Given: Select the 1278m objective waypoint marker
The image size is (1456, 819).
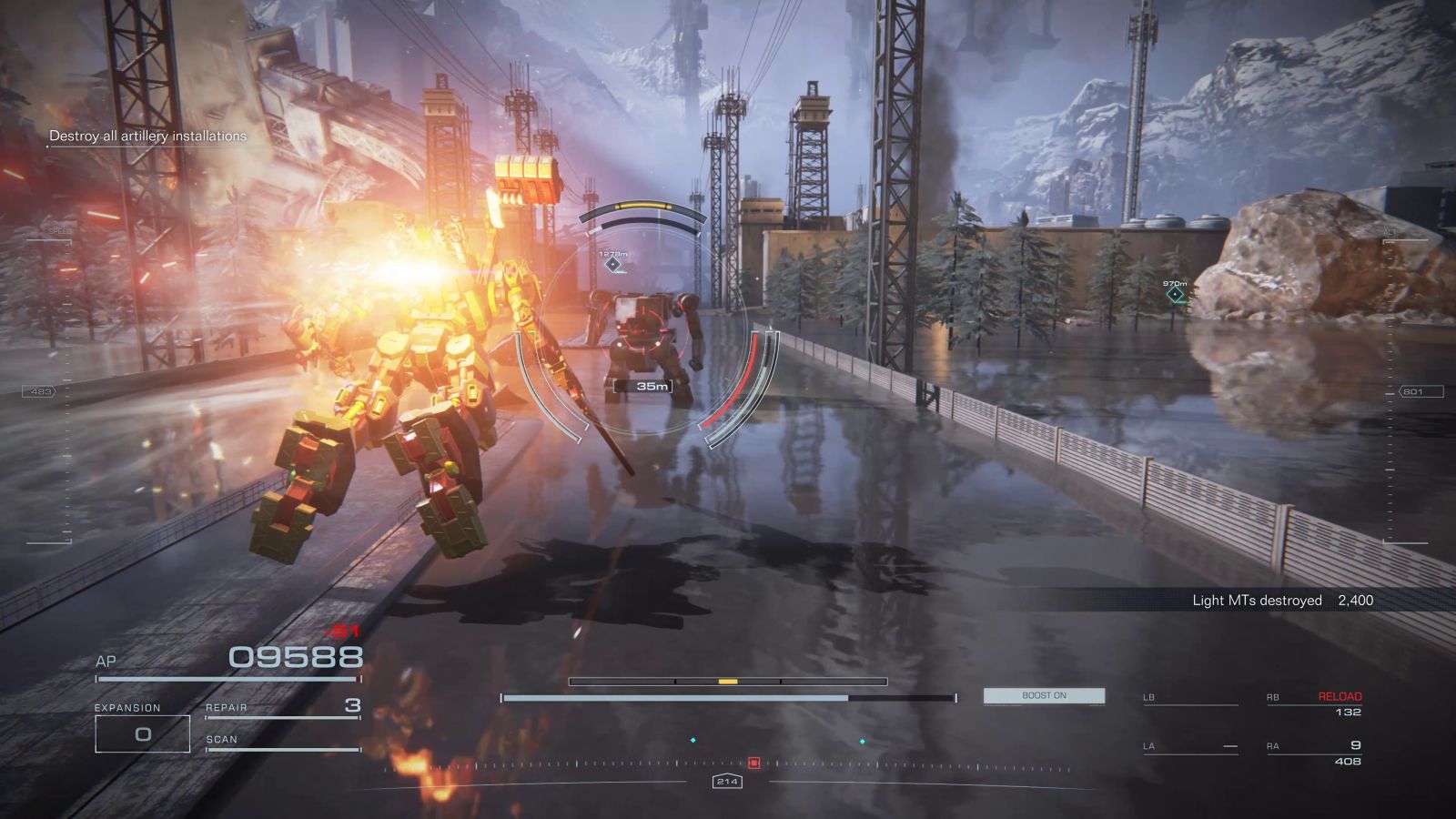Looking at the screenshot, I should pyautogui.click(x=613, y=265).
